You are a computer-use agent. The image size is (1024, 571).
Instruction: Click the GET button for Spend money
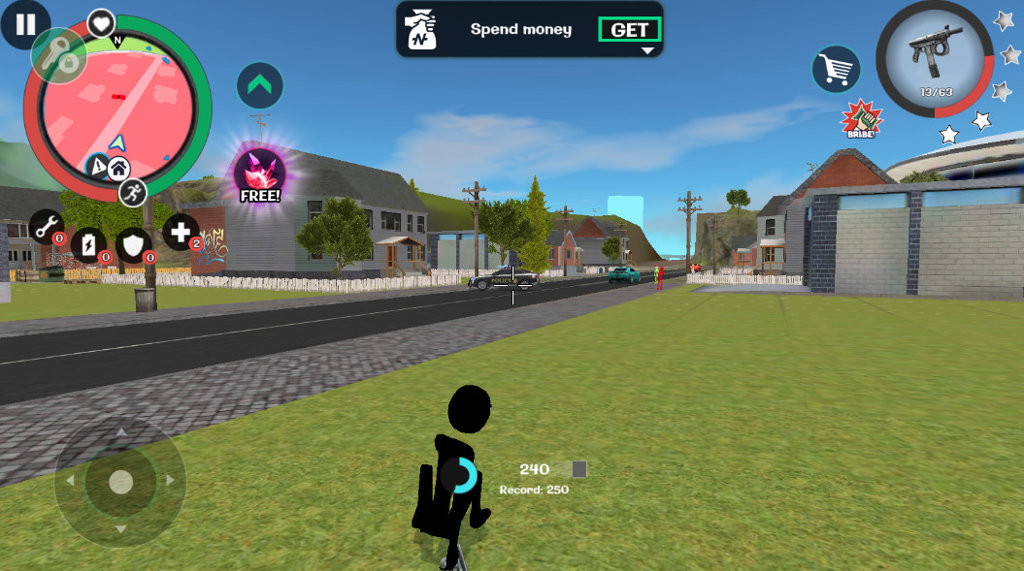[x=629, y=30]
